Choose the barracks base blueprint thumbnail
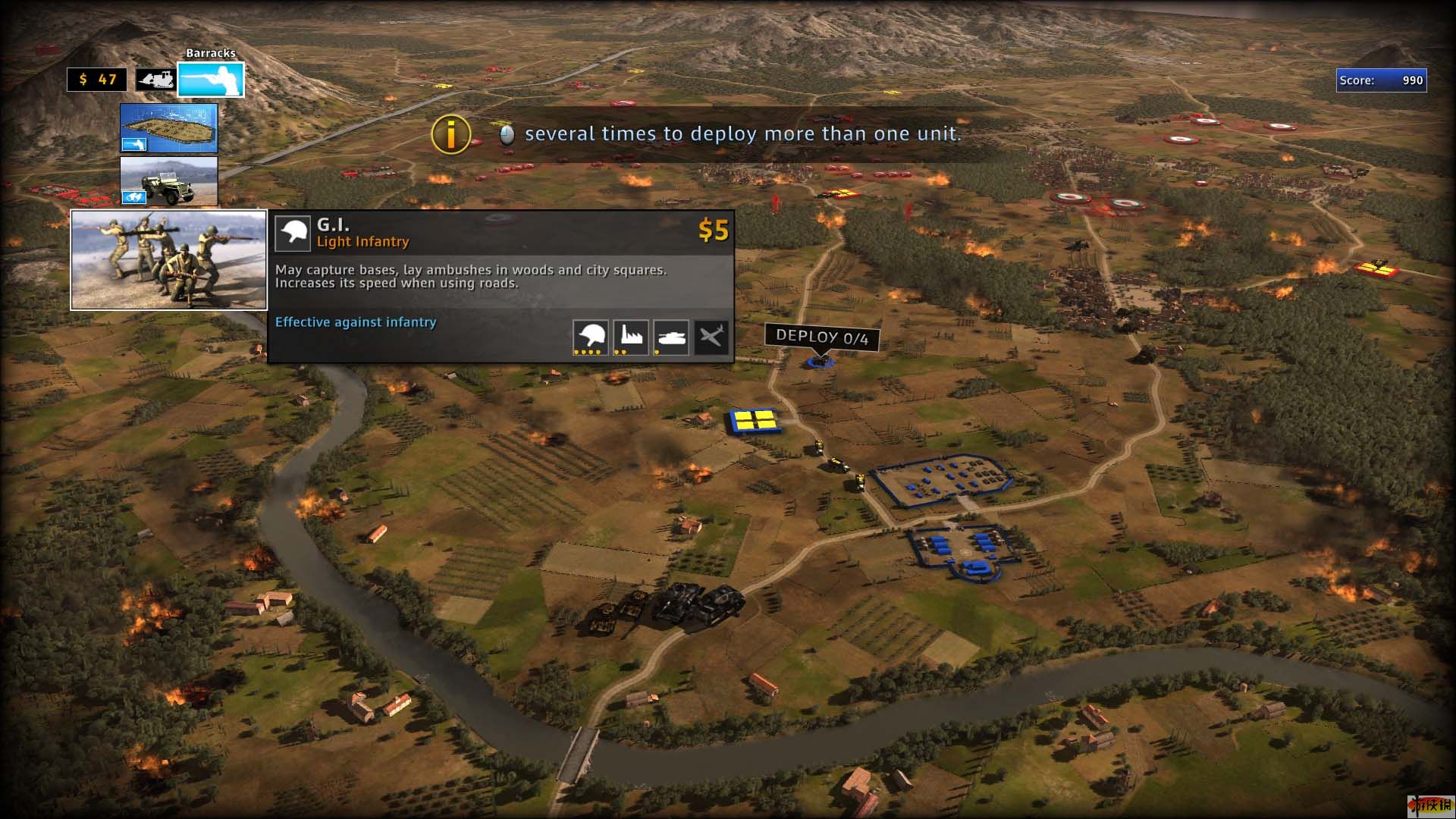This screenshot has width=1456, height=819. (168, 128)
